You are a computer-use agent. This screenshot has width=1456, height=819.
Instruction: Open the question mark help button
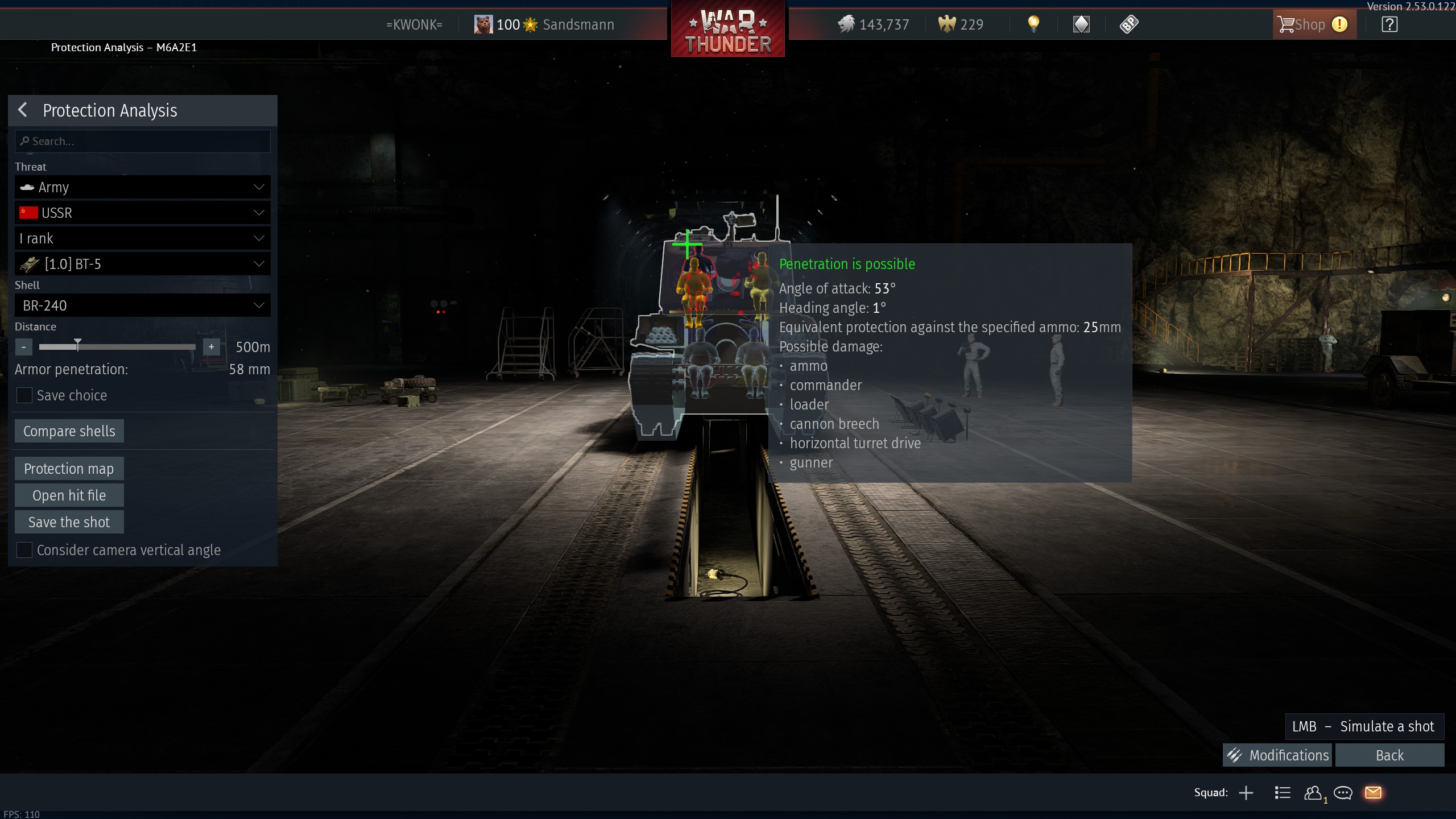point(1389,24)
